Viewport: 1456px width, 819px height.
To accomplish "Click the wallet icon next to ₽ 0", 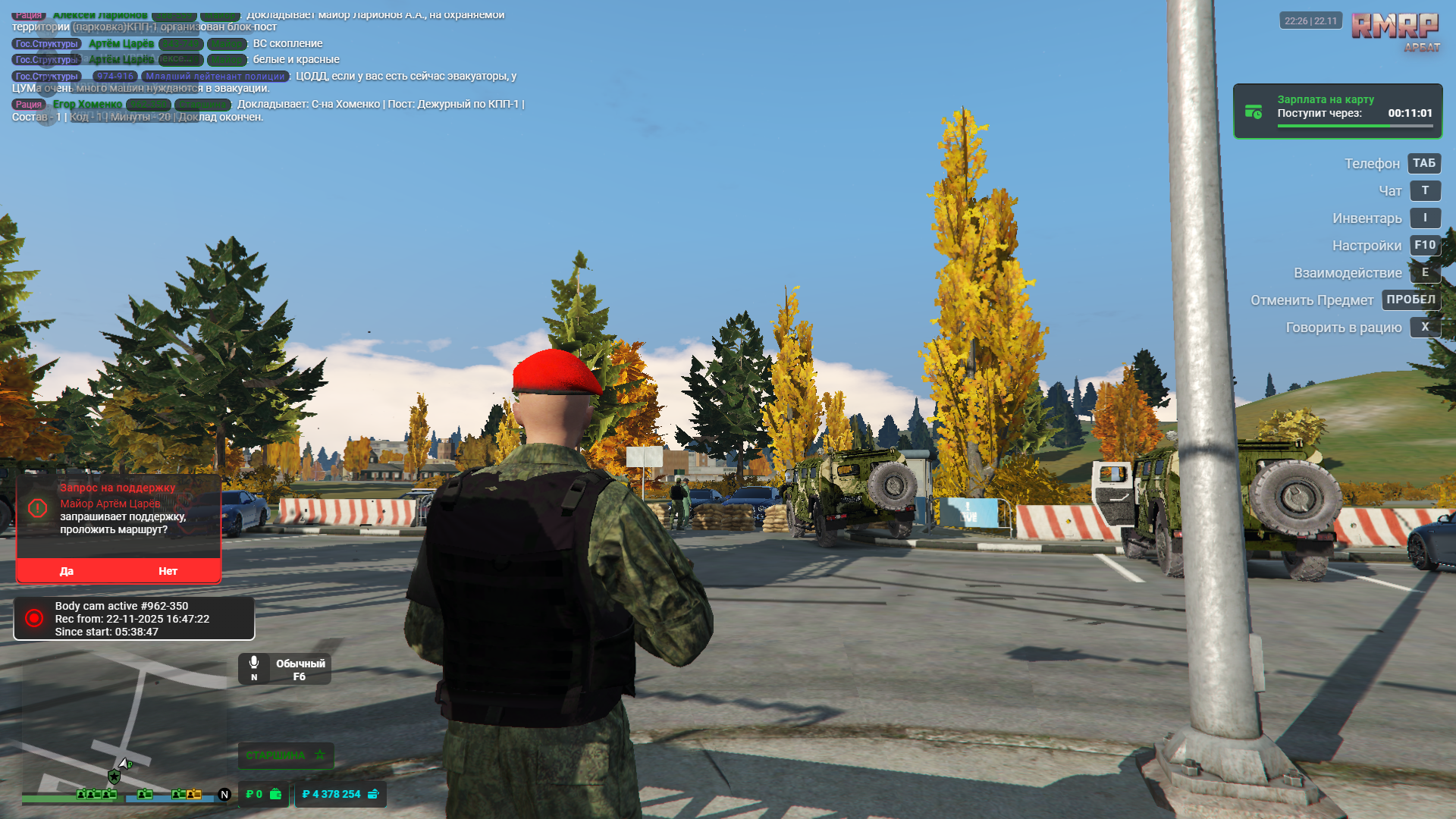I will coord(276,795).
